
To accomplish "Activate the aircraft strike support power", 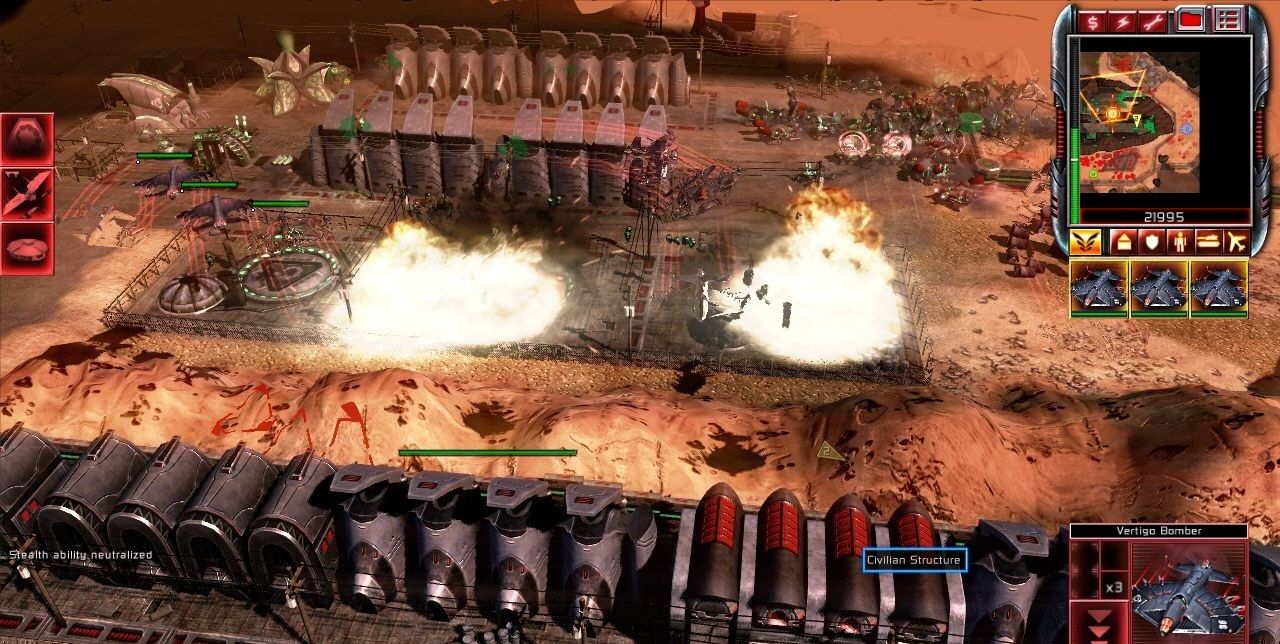I will point(27,193).
